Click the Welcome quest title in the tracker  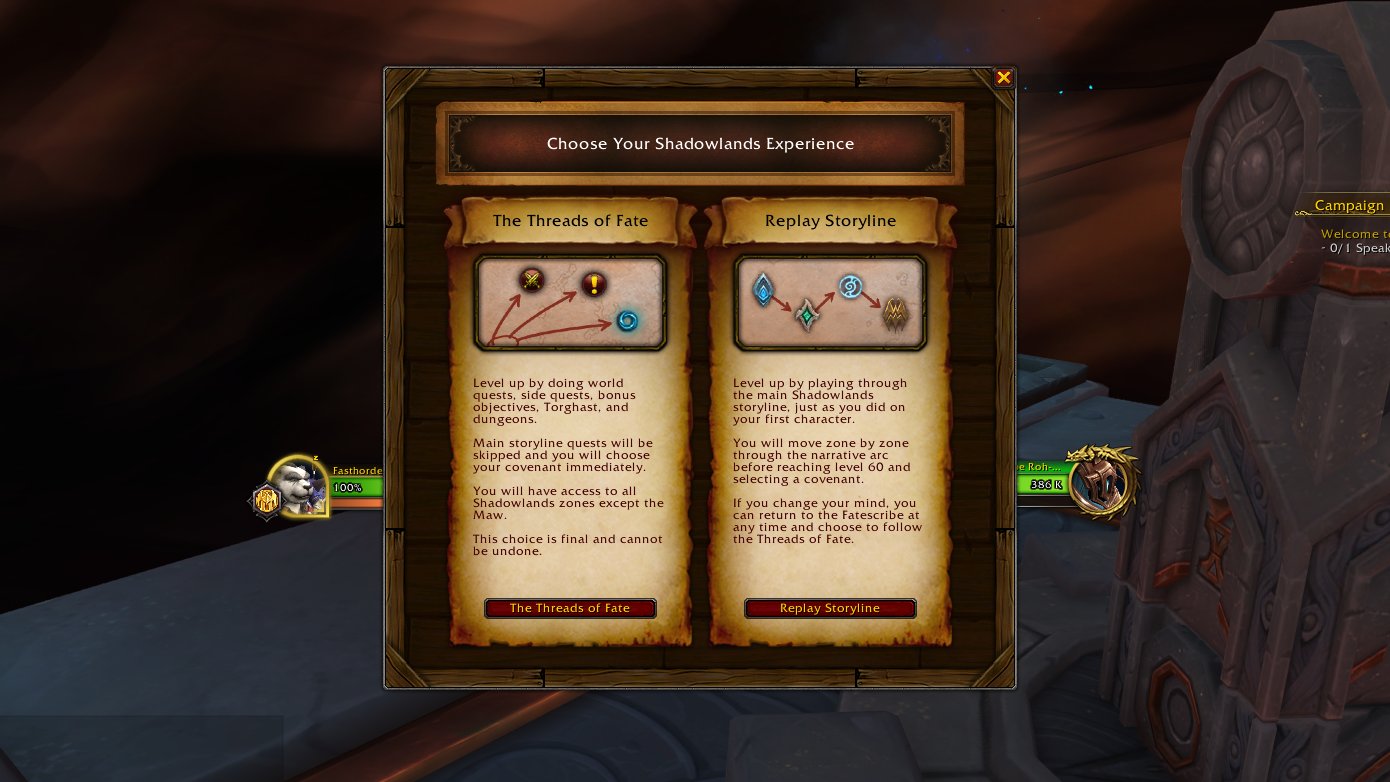point(1353,233)
